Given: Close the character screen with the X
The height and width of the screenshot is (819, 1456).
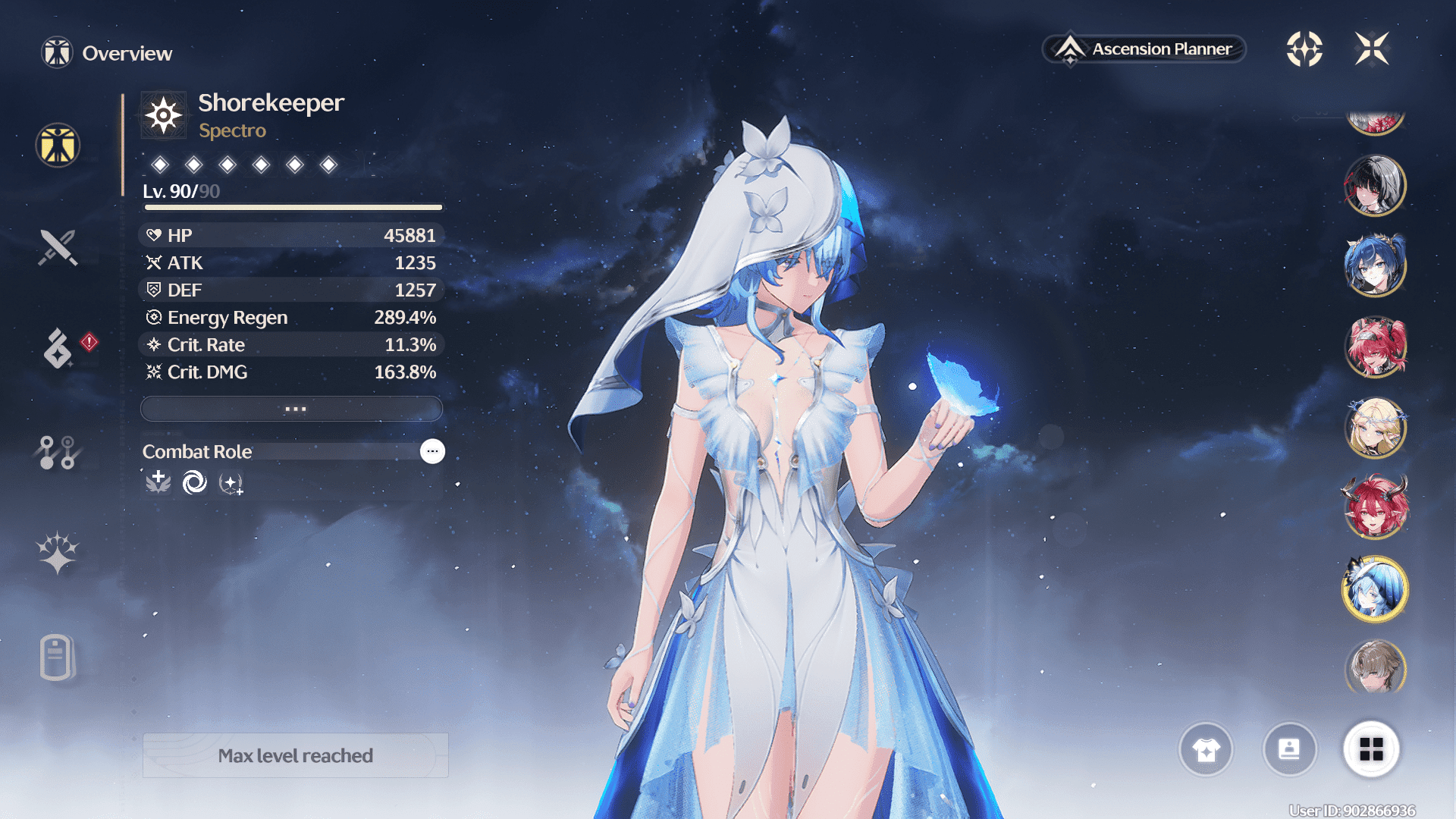Looking at the screenshot, I should (1372, 49).
